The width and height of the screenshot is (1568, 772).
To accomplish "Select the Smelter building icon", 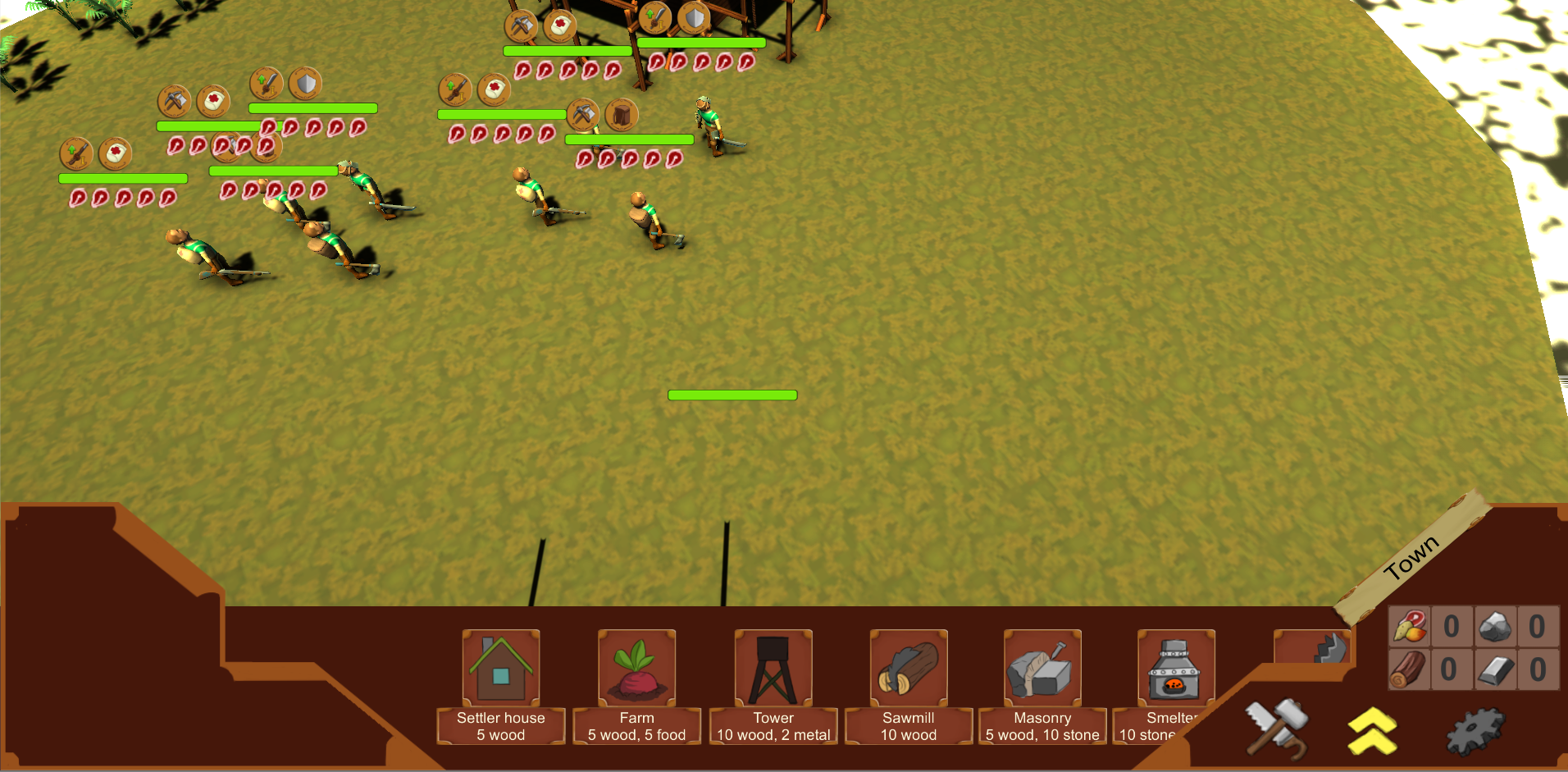I will (x=1176, y=667).
